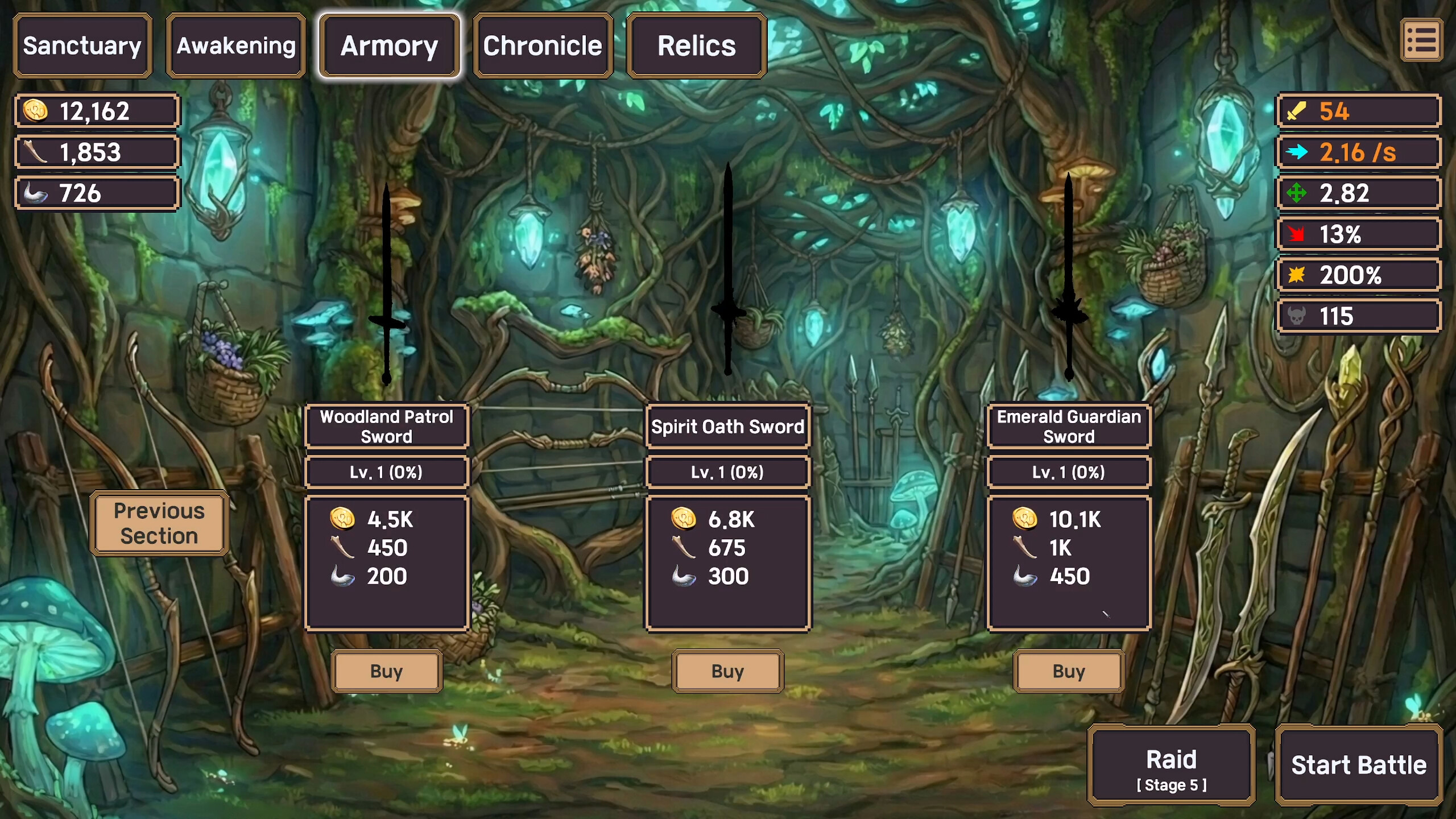The width and height of the screenshot is (1456, 819).
Task: Go back using Previous Section button
Action: pyautogui.click(x=160, y=523)
